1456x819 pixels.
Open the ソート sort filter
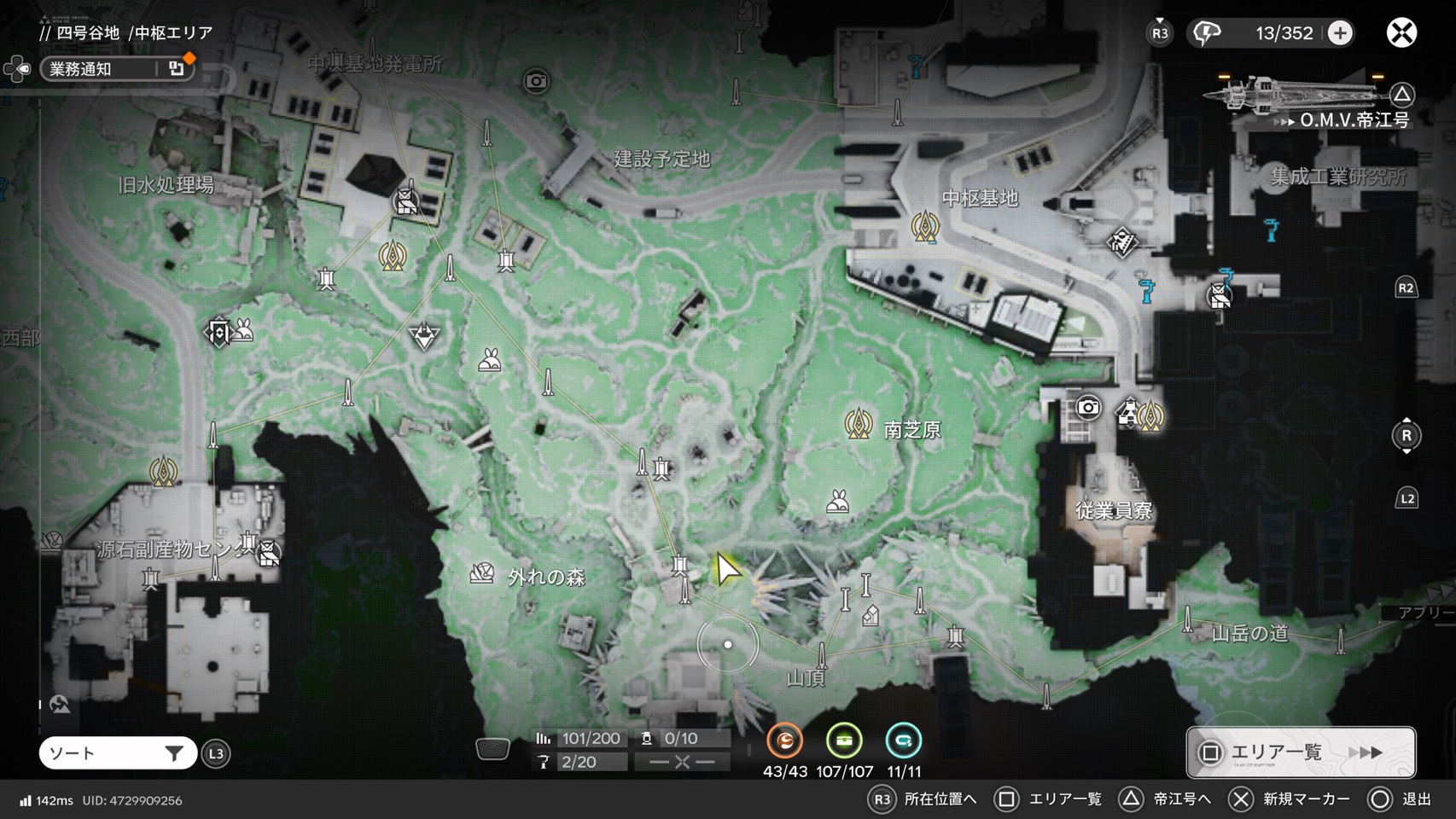click(117, 753)
